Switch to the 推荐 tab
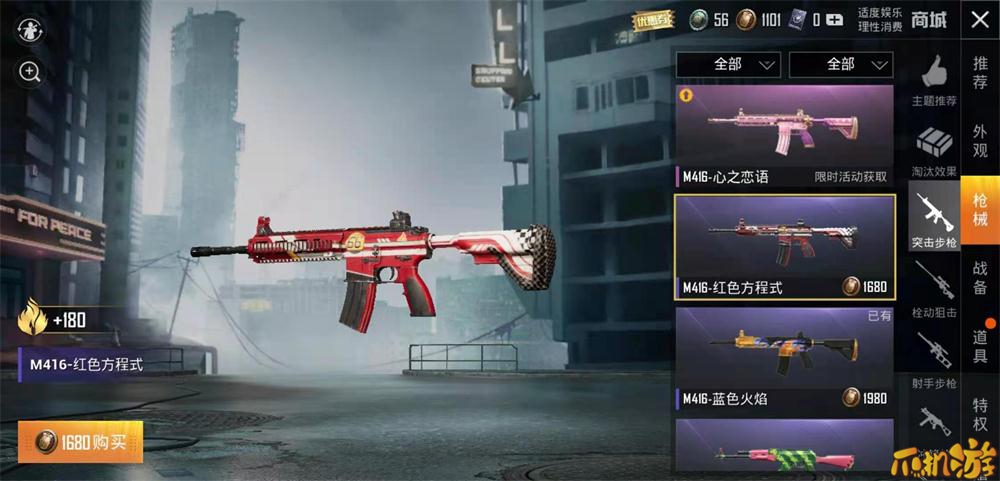 (980, 72)
